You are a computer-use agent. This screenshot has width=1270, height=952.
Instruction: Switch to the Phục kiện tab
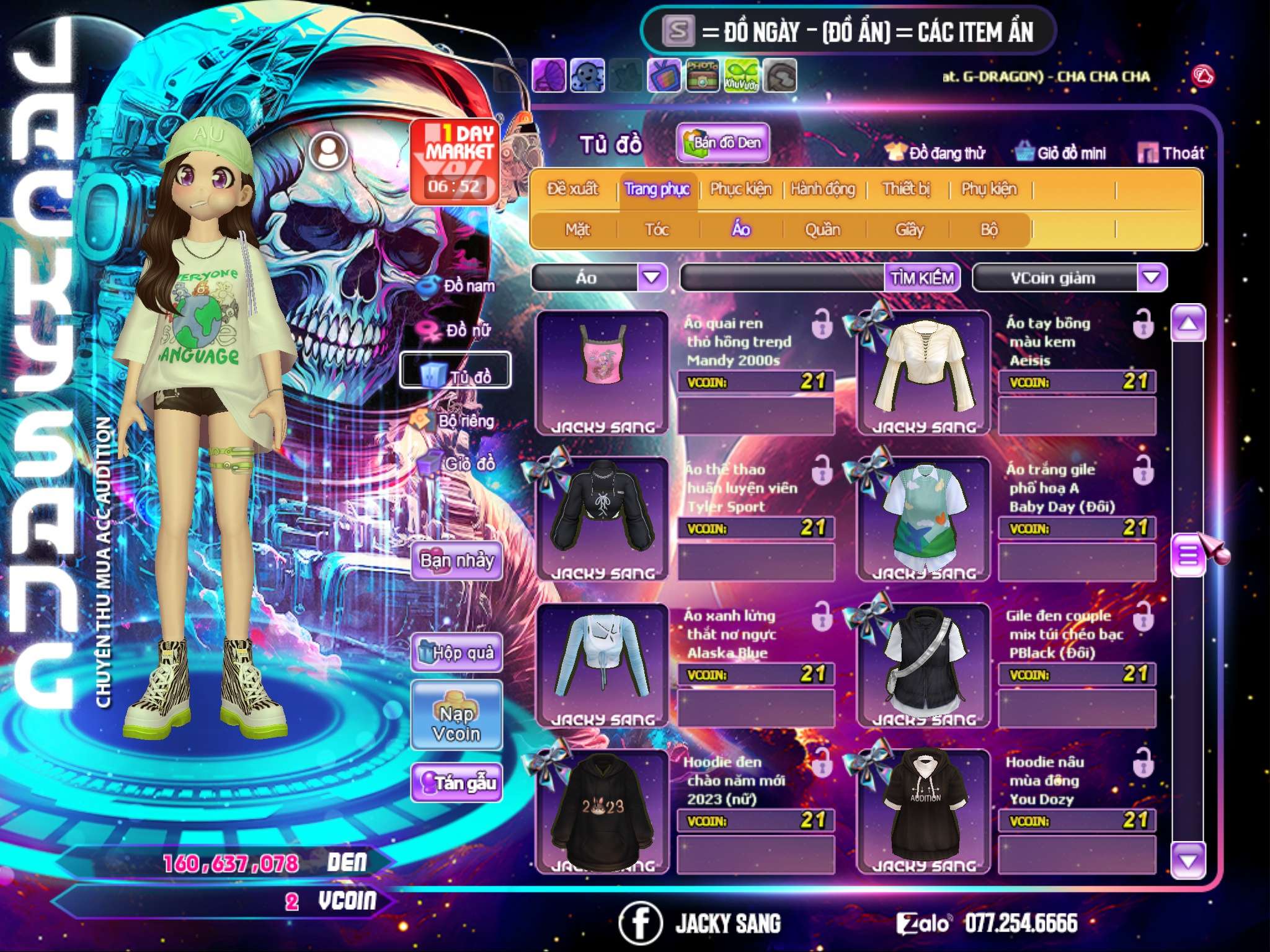740,189
